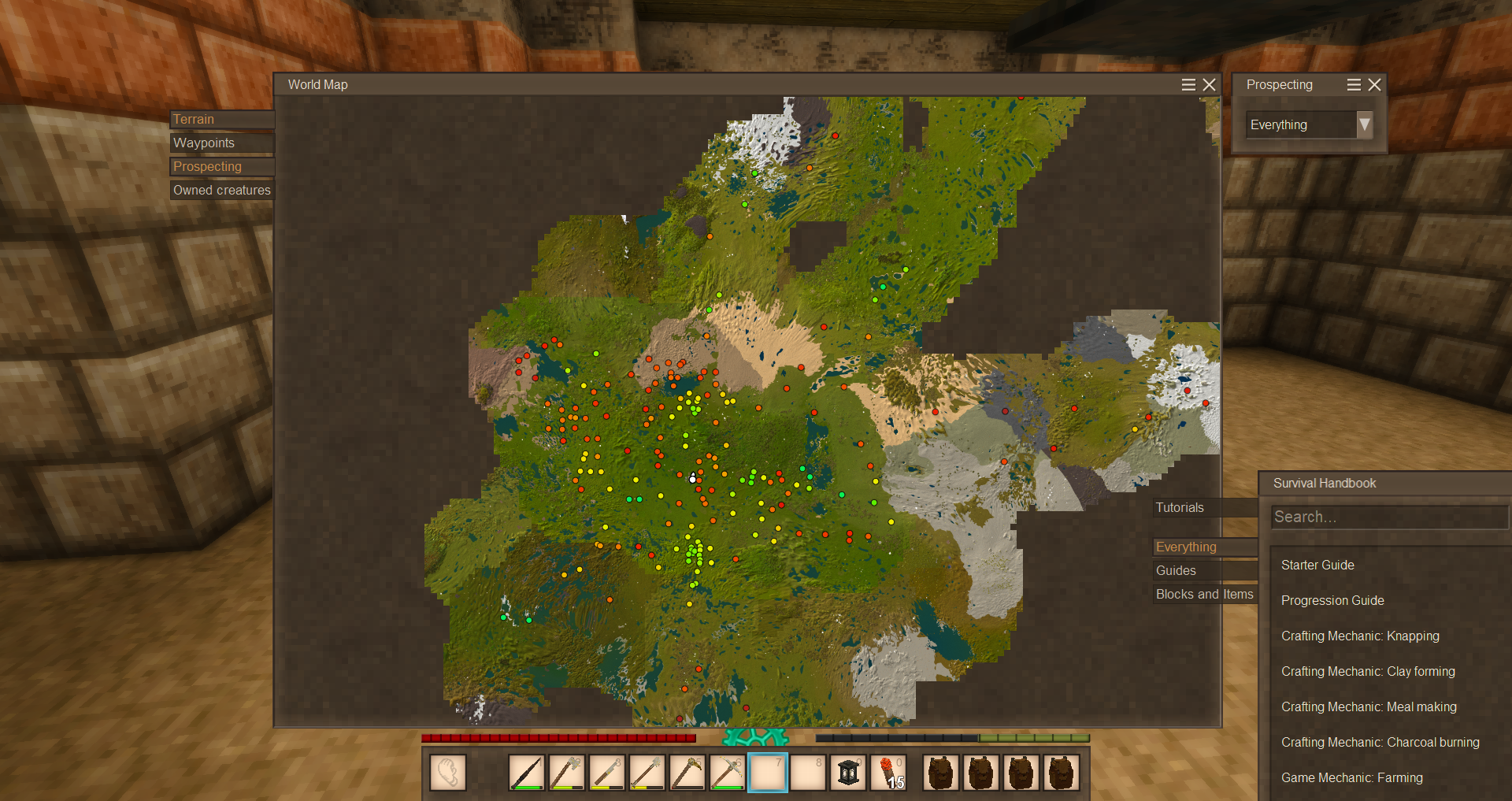Select the Tutorials handbook tab
This screenshot has width=1512, height=801.
coord(1203,508)
